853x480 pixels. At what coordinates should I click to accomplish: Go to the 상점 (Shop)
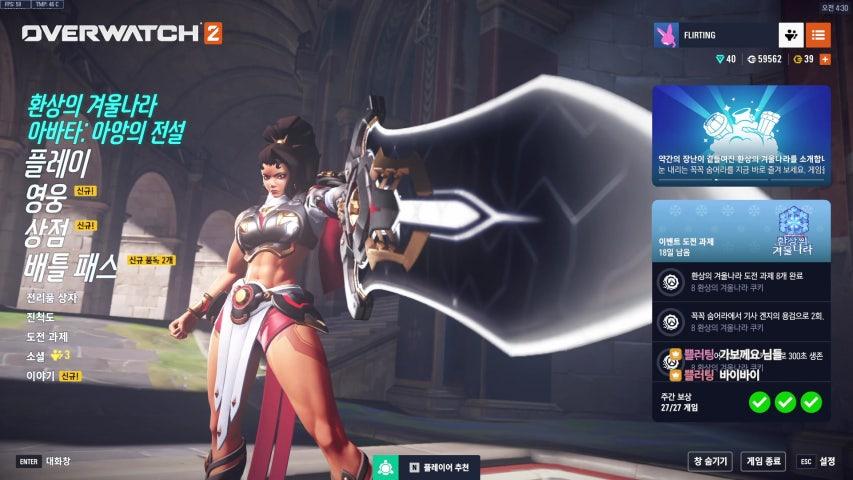pos(46,232)
